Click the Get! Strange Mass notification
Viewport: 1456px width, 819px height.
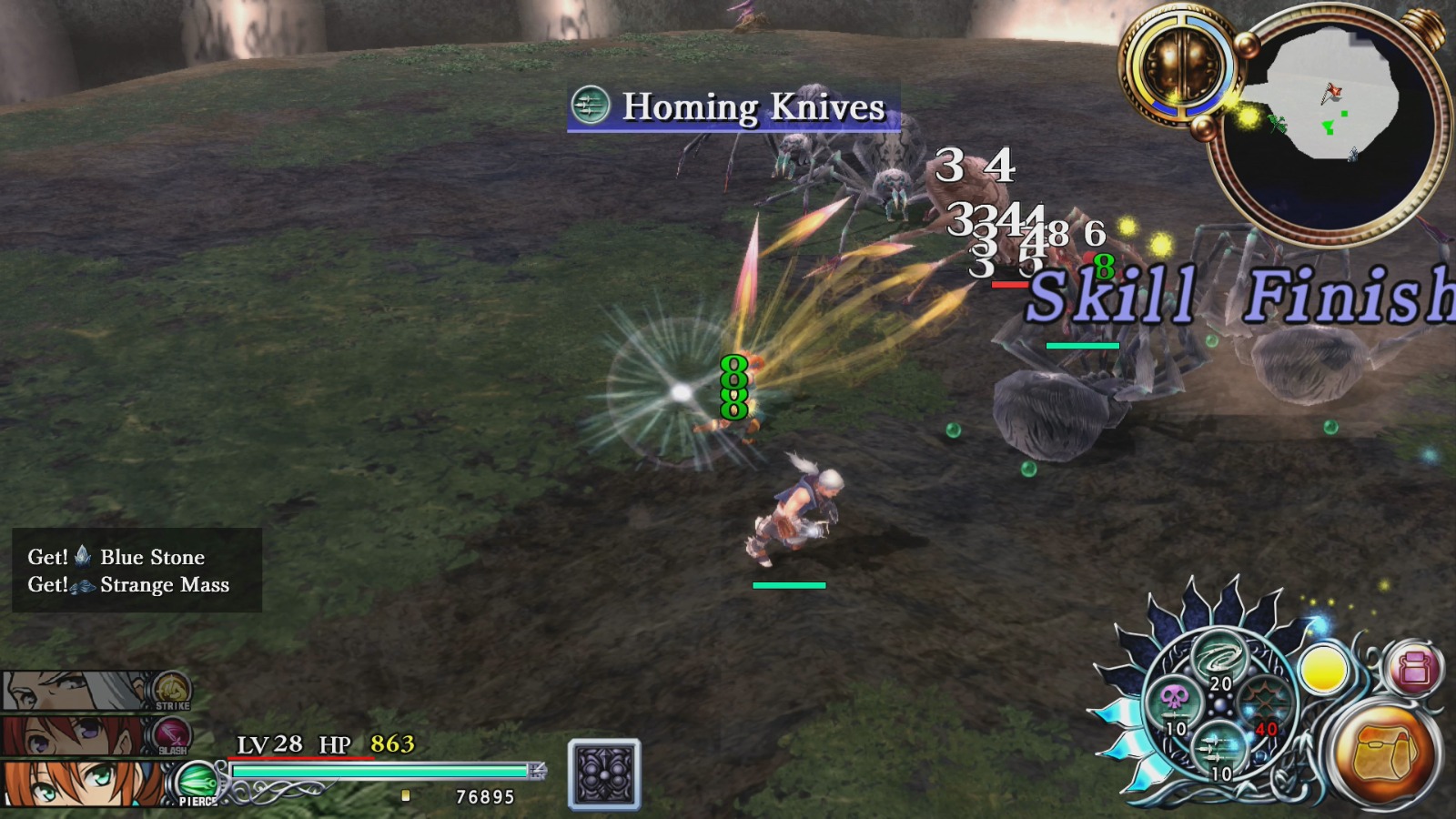point(127,586)
